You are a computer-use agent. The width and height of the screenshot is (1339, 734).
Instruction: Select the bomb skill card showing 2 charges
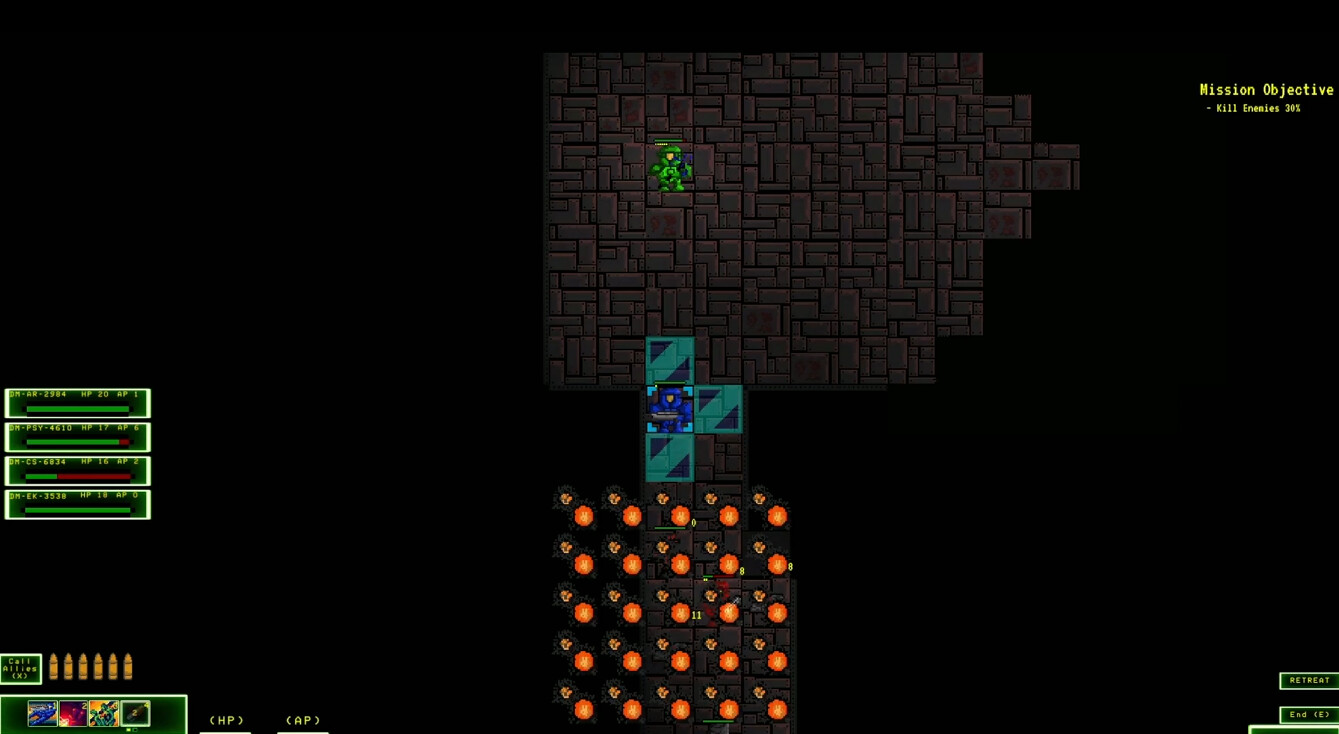tap(135, 713)
